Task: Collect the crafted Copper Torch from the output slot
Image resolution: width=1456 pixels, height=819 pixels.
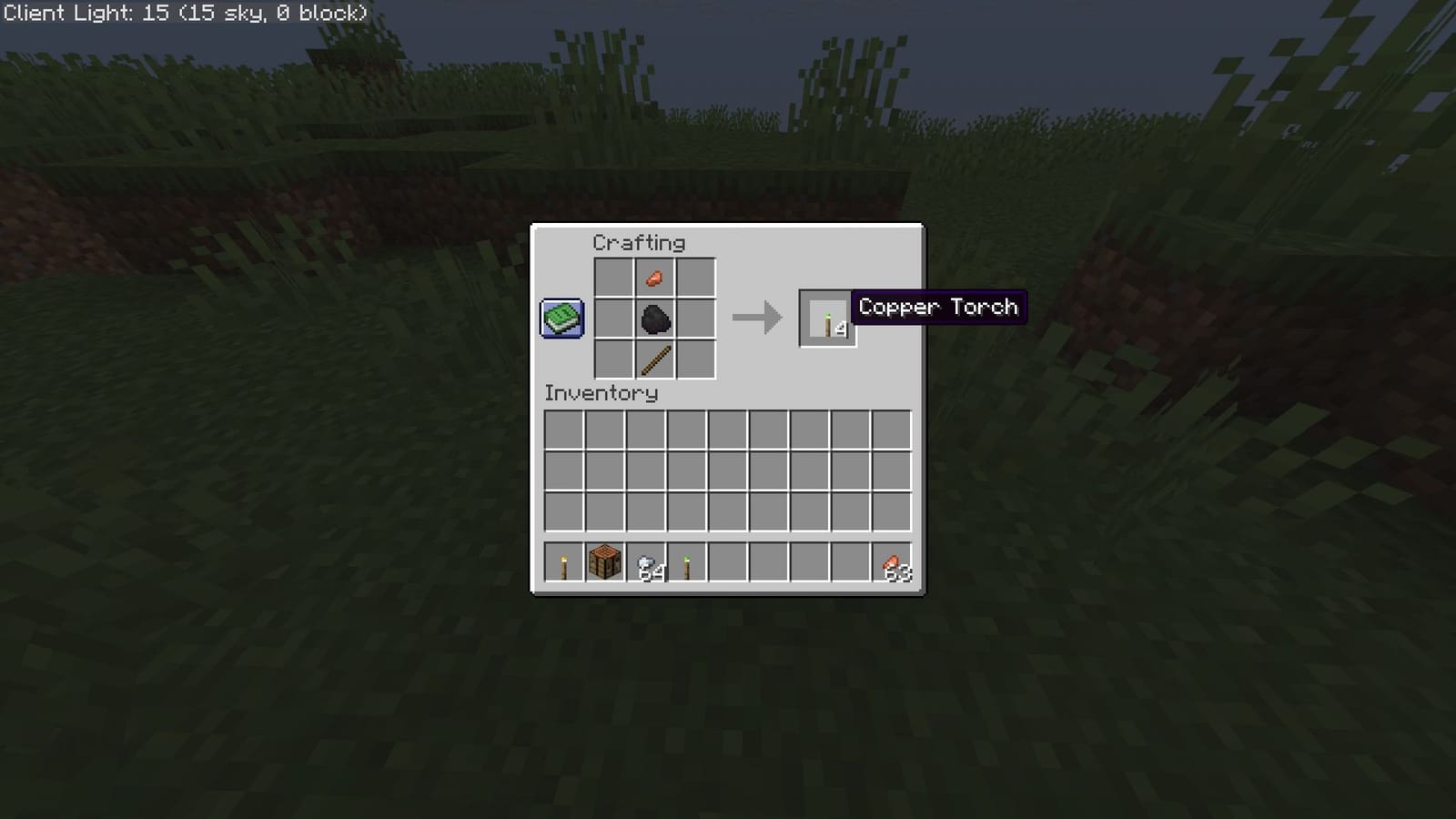Action: tap(826, 318)
